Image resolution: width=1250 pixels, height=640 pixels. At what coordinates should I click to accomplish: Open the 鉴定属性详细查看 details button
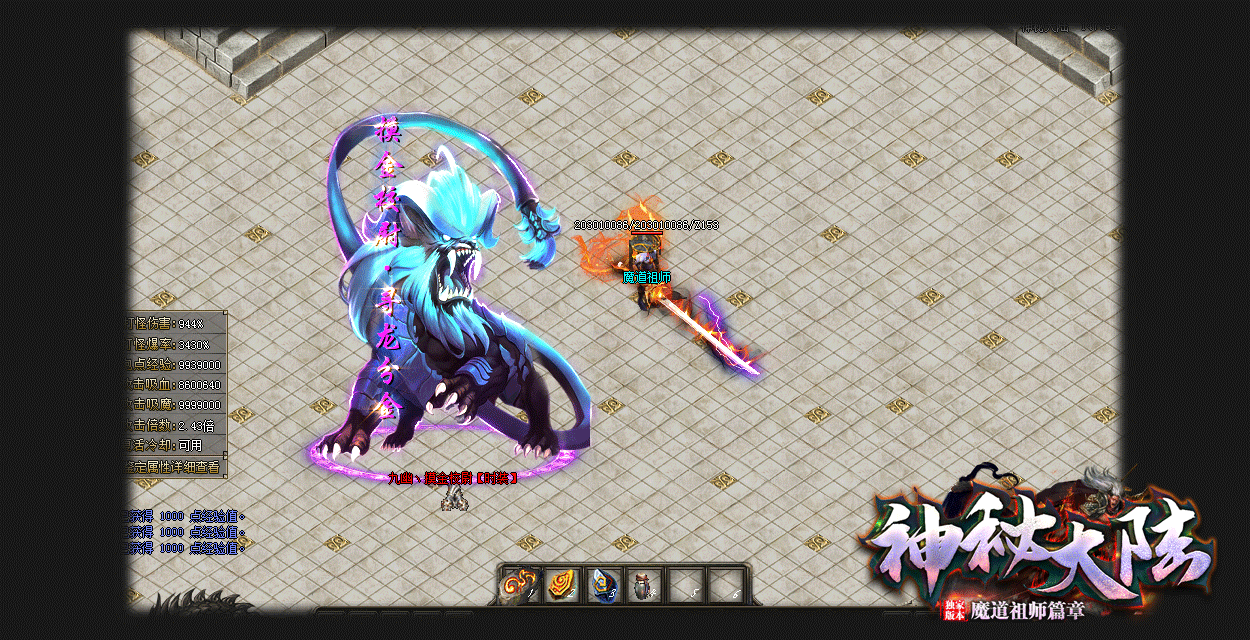tap(176, 466)
